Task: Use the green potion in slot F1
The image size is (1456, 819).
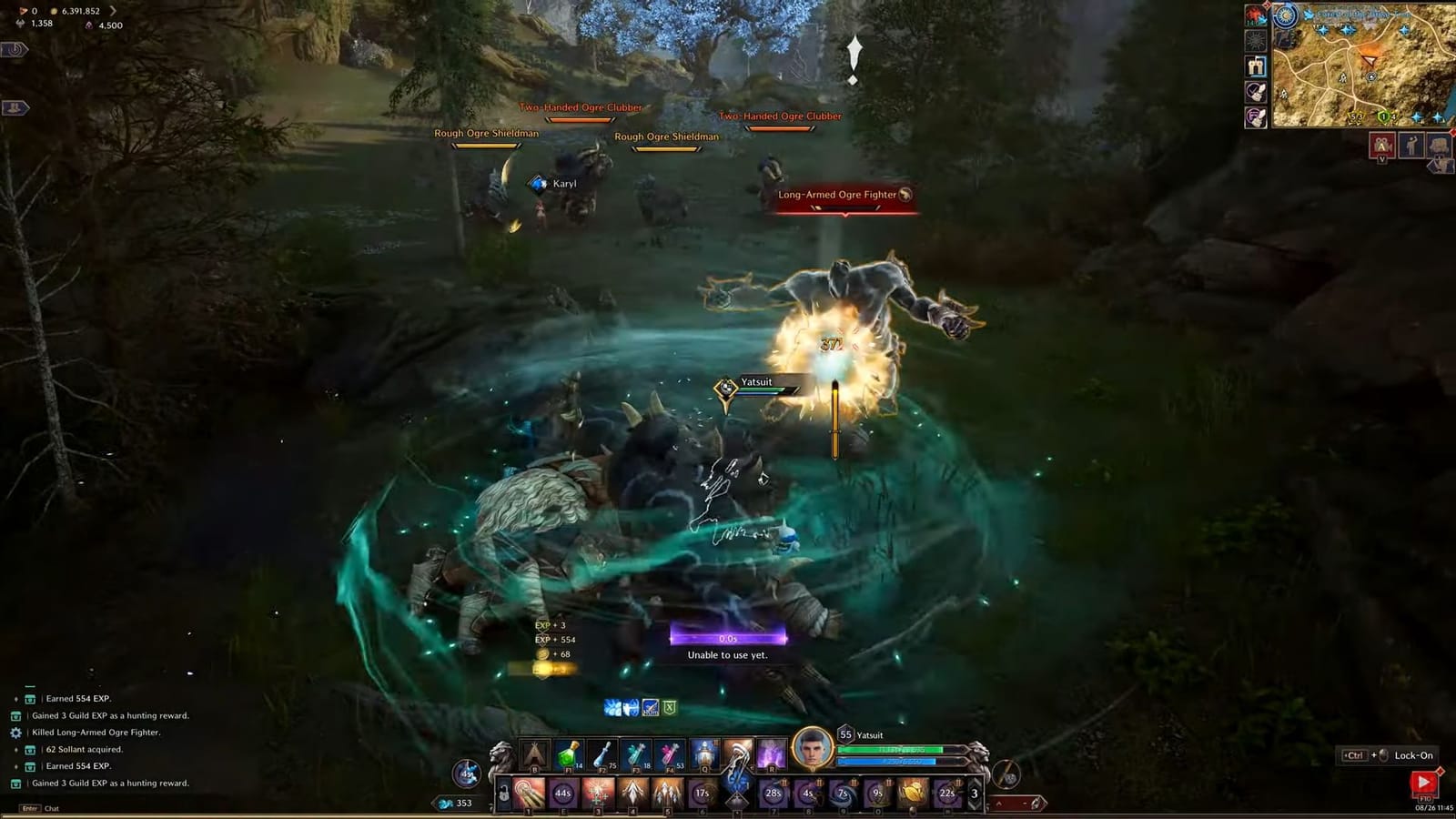Action: tap(567, 754)
